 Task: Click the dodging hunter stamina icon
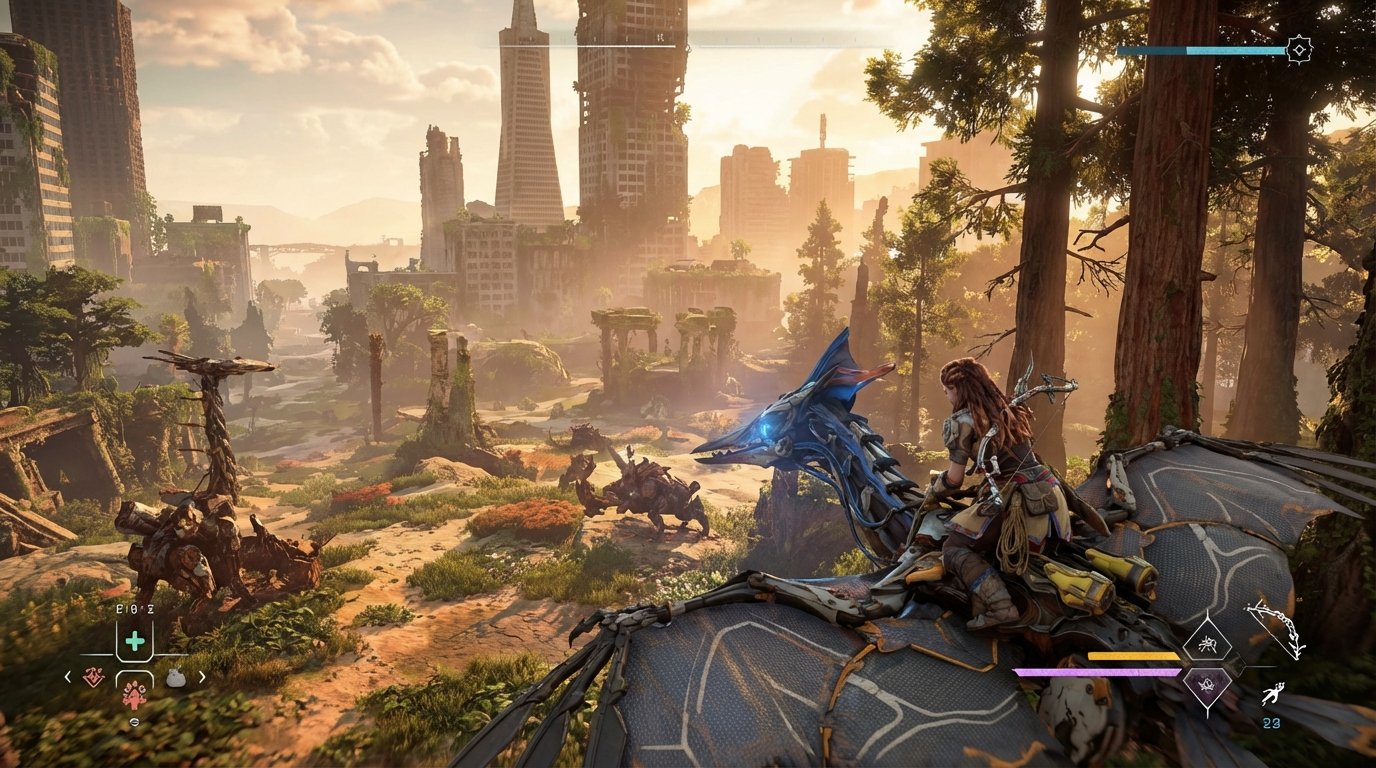1273,693
